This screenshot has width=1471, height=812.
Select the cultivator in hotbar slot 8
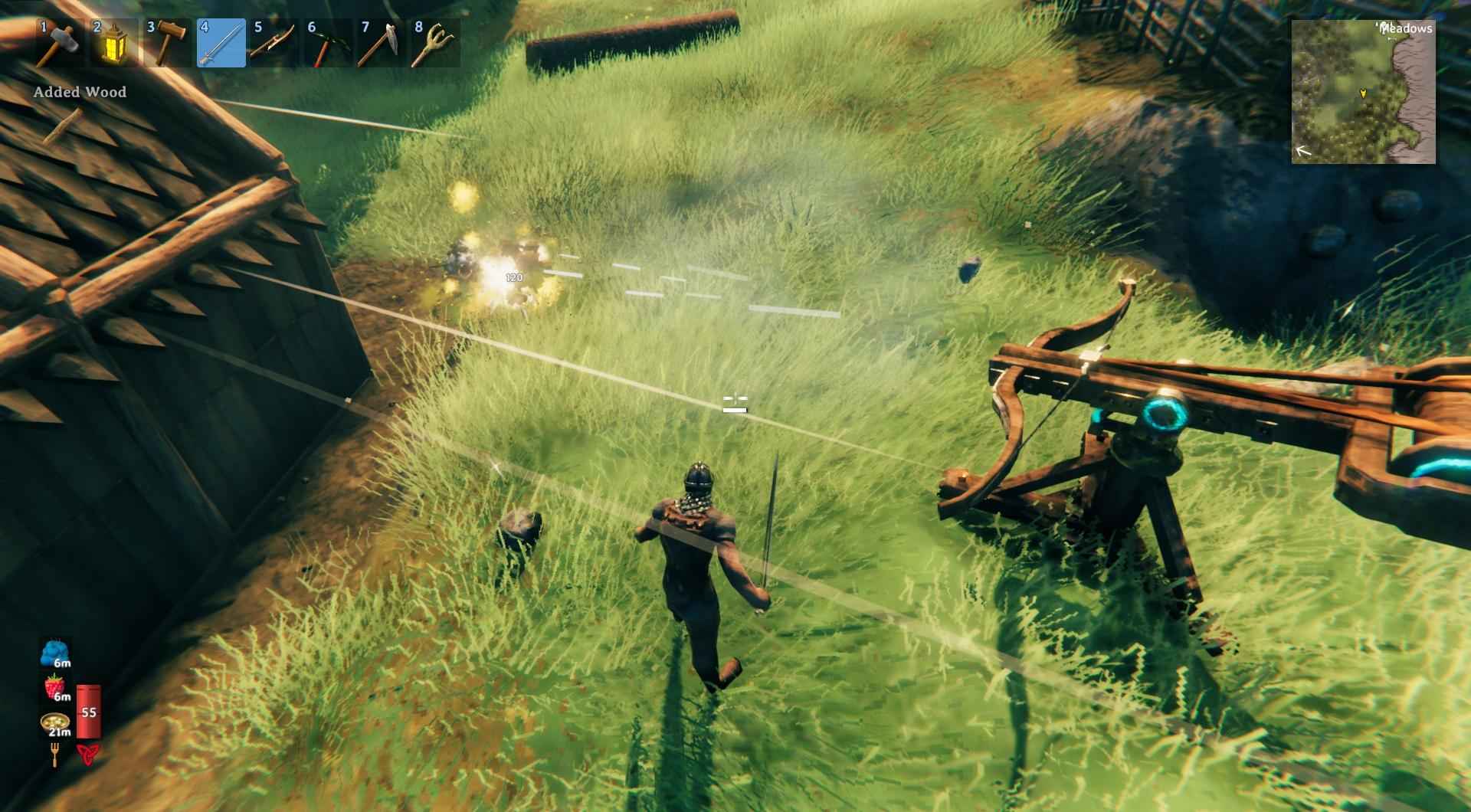coord(435,43)
